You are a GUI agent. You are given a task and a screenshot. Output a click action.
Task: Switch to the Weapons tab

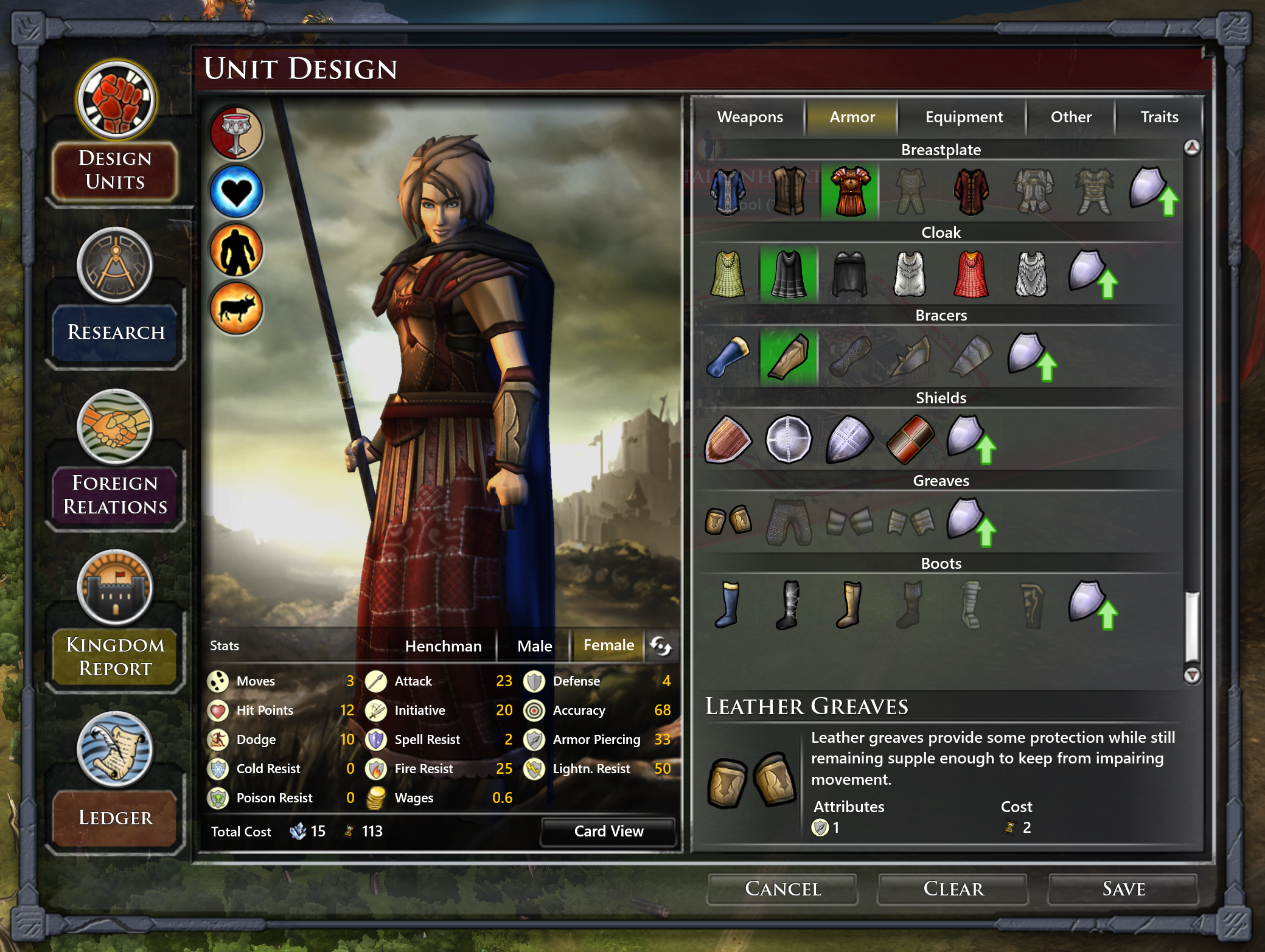pyautogui.click(x=750, y=117)
